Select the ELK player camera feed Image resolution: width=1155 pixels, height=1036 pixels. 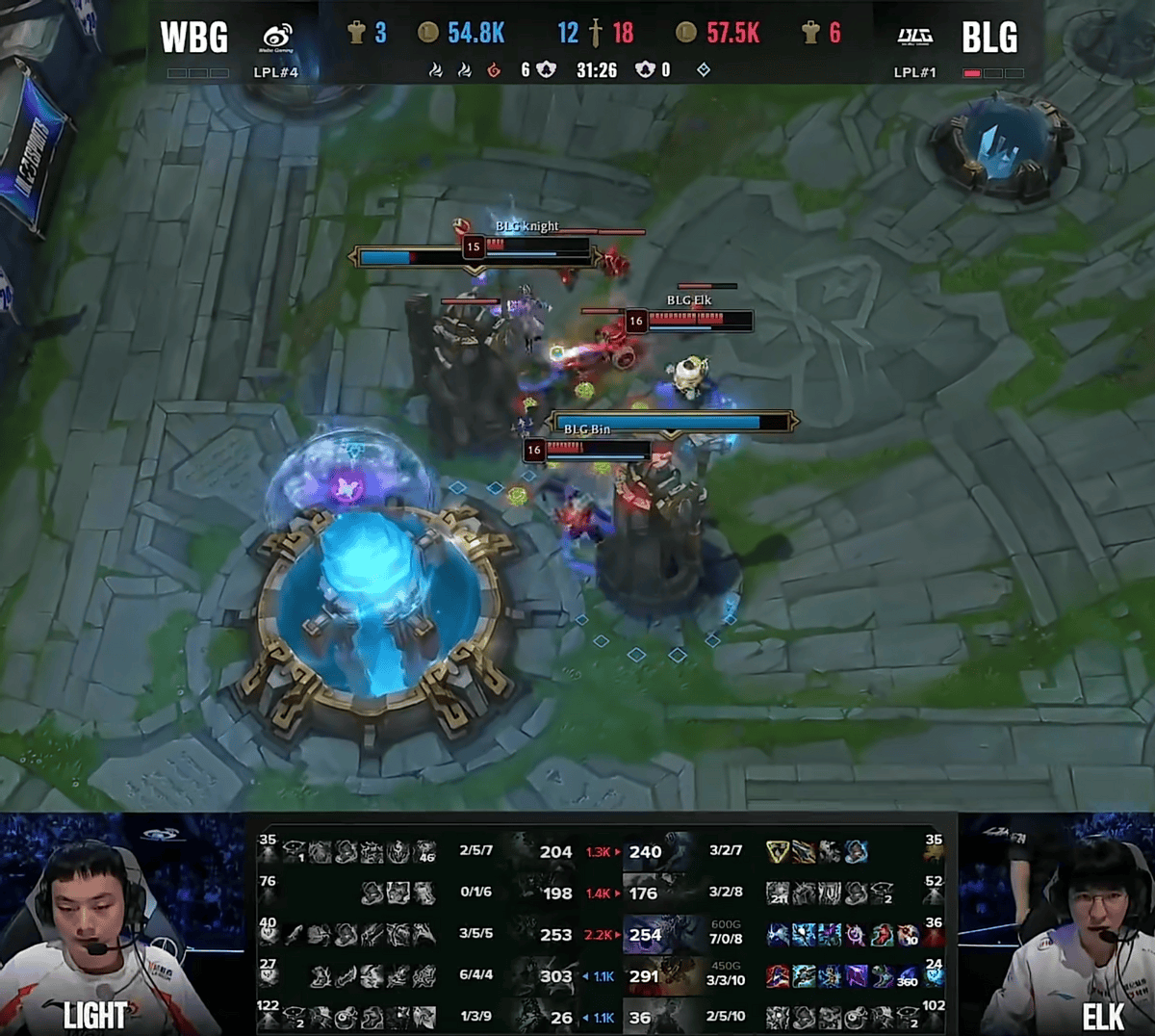pos(1057,924)
